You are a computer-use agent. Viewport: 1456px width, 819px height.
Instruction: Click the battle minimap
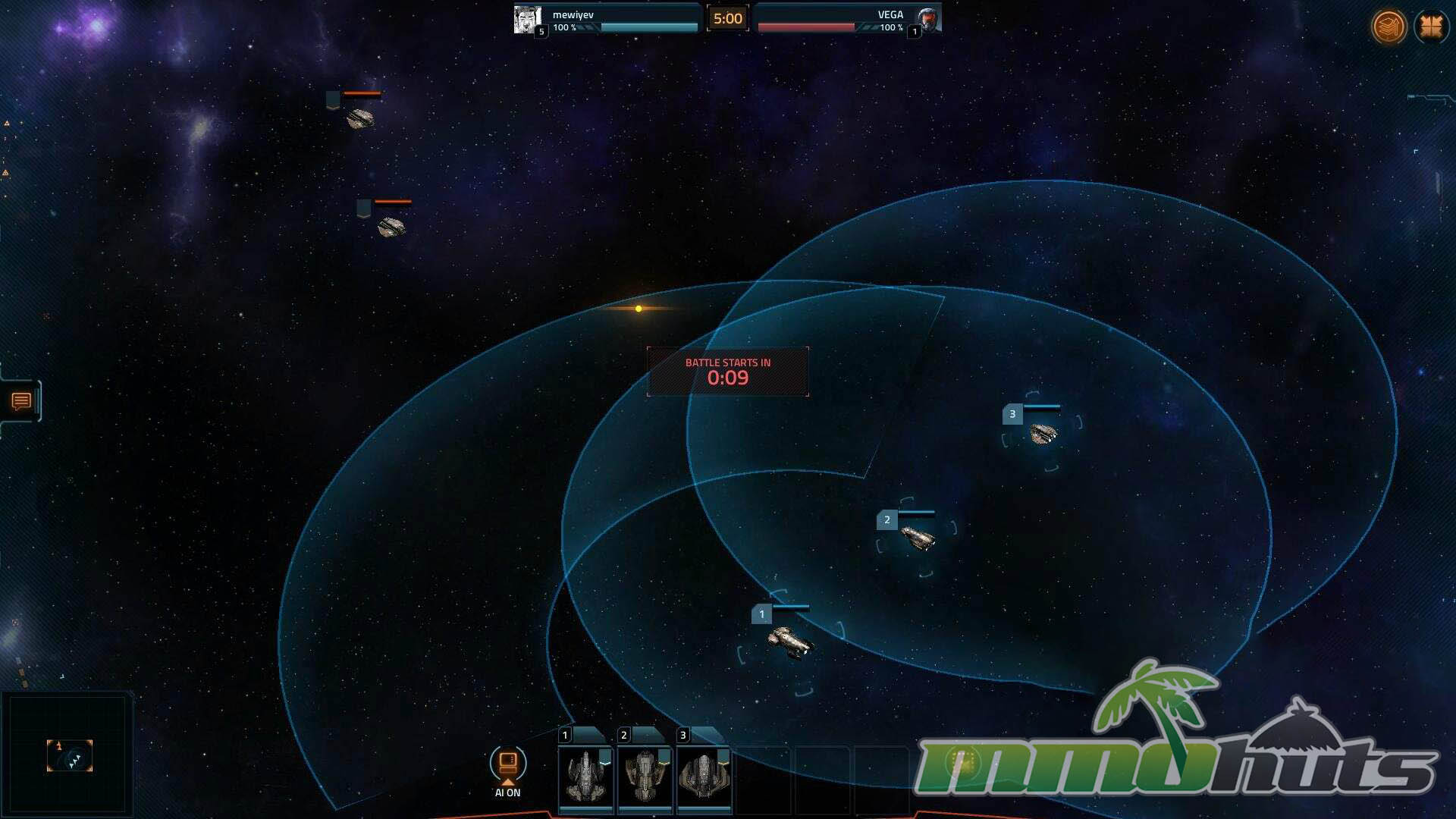pyautogui.click(x=68, y=755)
